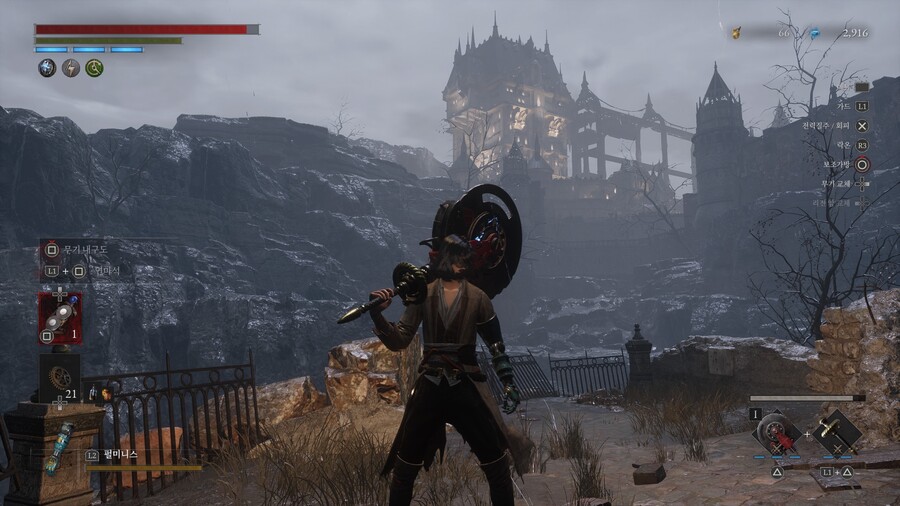Click the green circular status icon
This screenshot has height=506, width=900.
click(x=95, y=68)
